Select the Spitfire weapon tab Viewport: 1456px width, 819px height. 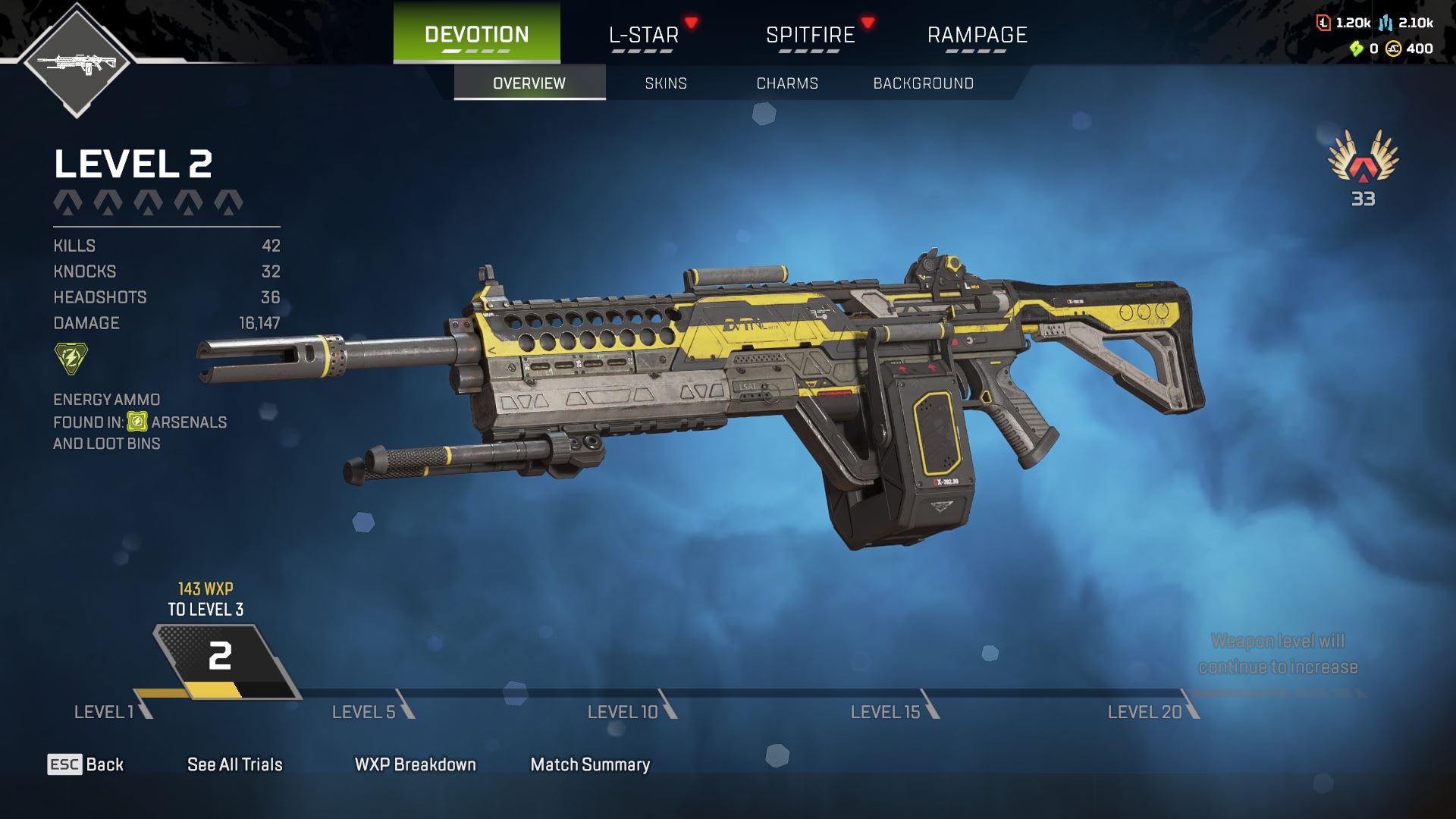[x=810, y=35]
